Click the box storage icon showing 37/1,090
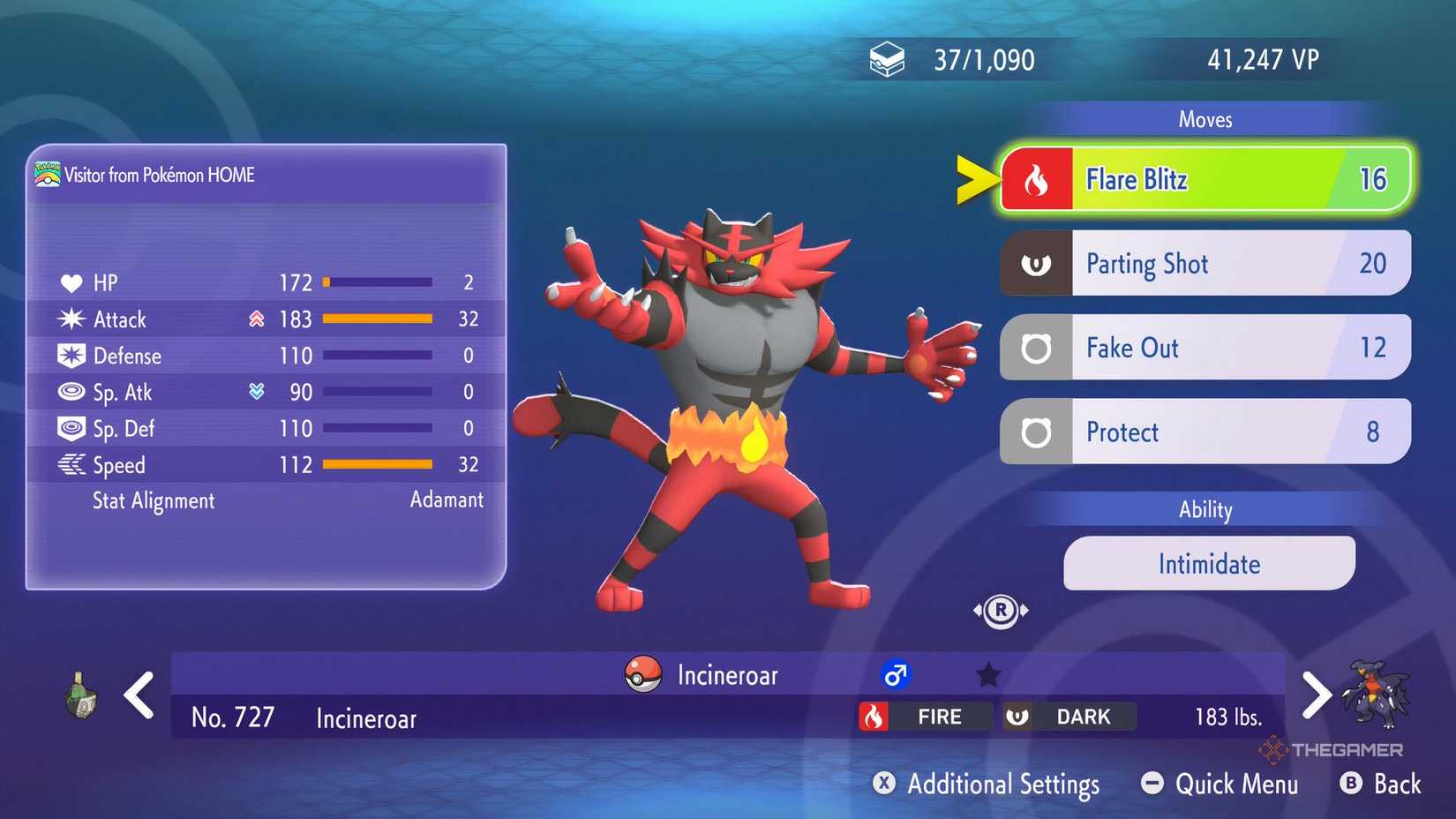 [887, 57]
